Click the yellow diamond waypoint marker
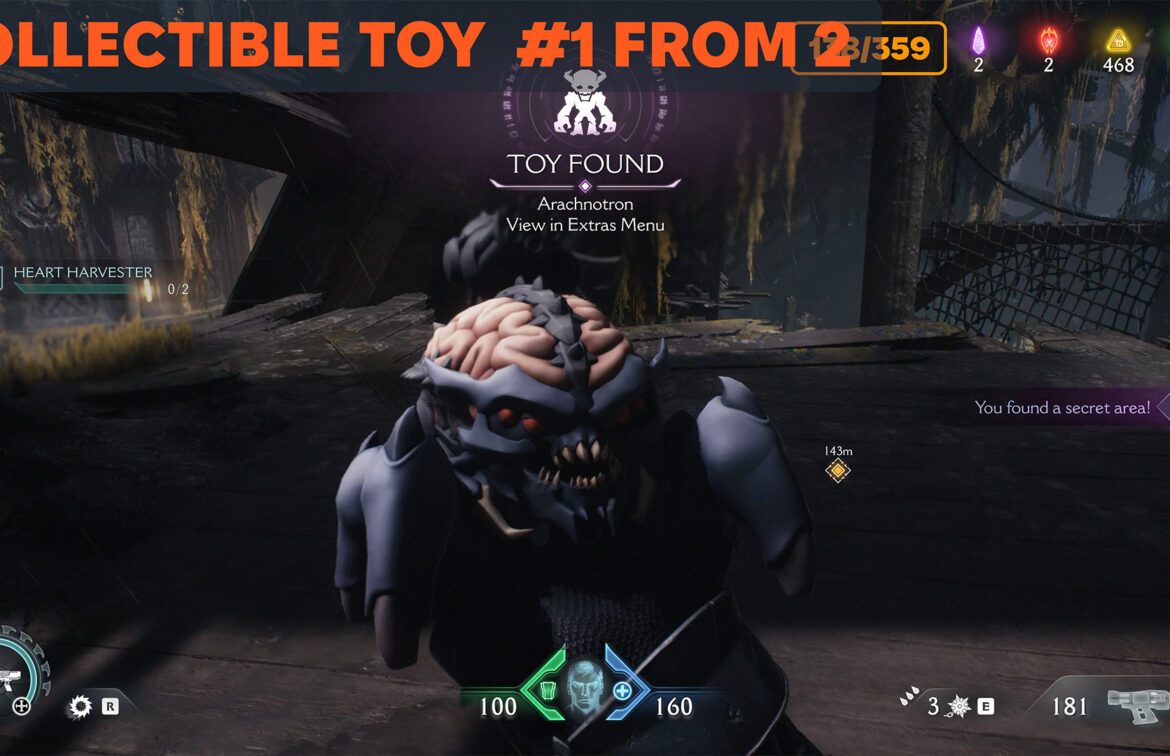 click(x=838, y=471)
